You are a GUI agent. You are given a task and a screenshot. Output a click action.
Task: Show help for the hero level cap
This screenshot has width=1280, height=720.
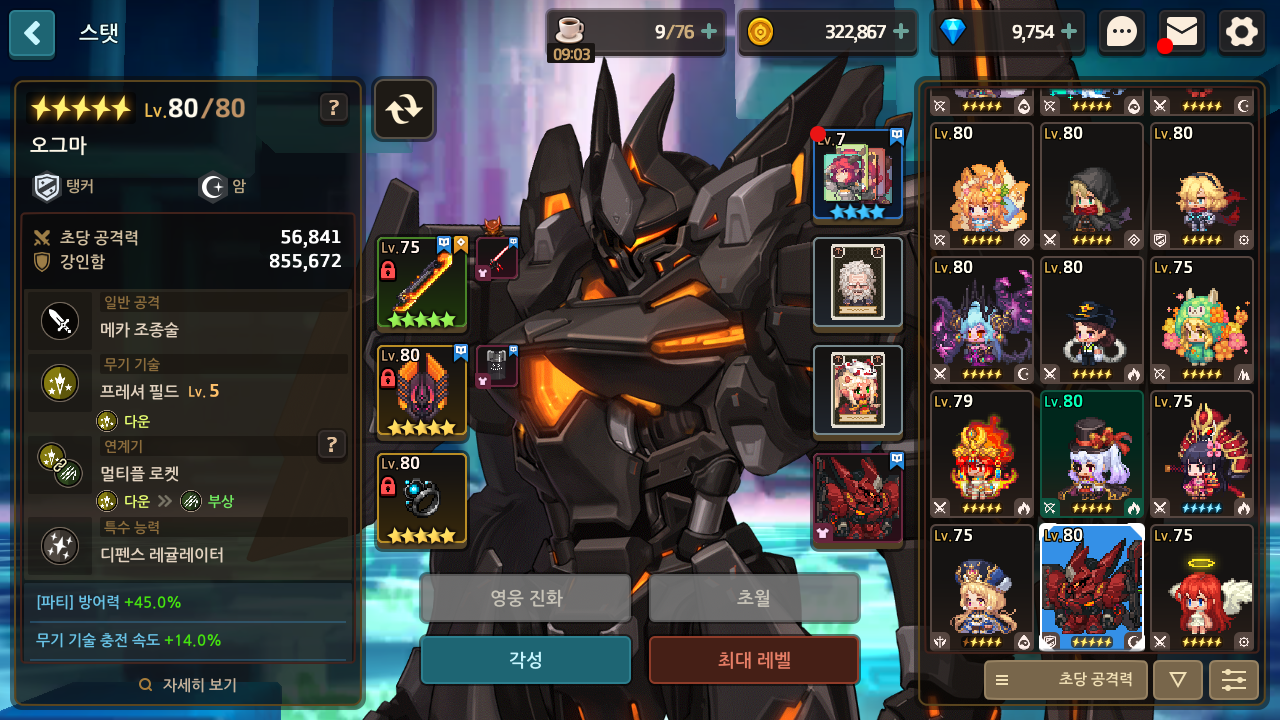pyautogui.click(x=334, y=108)
